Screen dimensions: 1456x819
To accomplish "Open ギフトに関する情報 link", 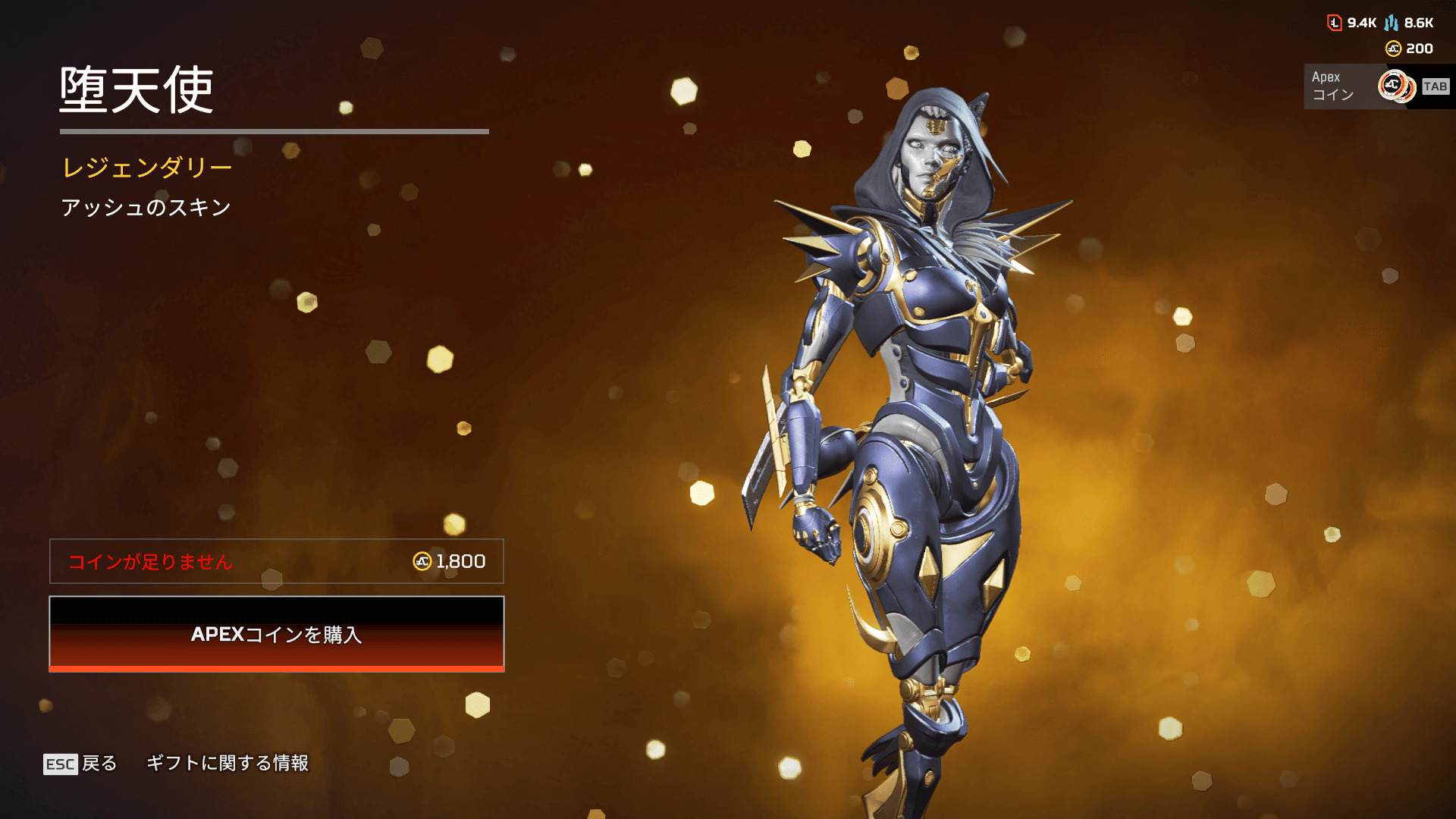I will [227, 763].
